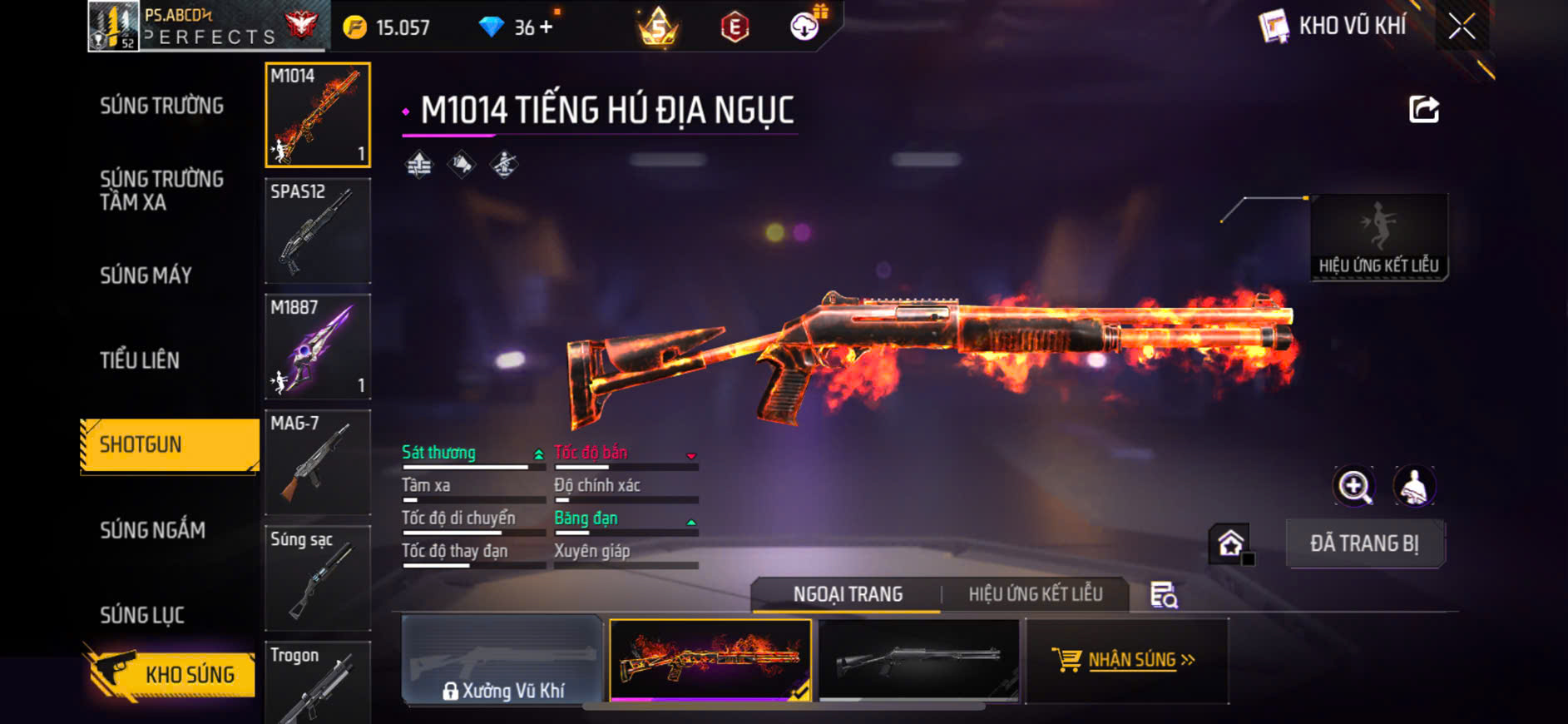Select the Súng sạc weapon tile
The height and width of the screenshot is (724, 1568).
coord(318,578)
